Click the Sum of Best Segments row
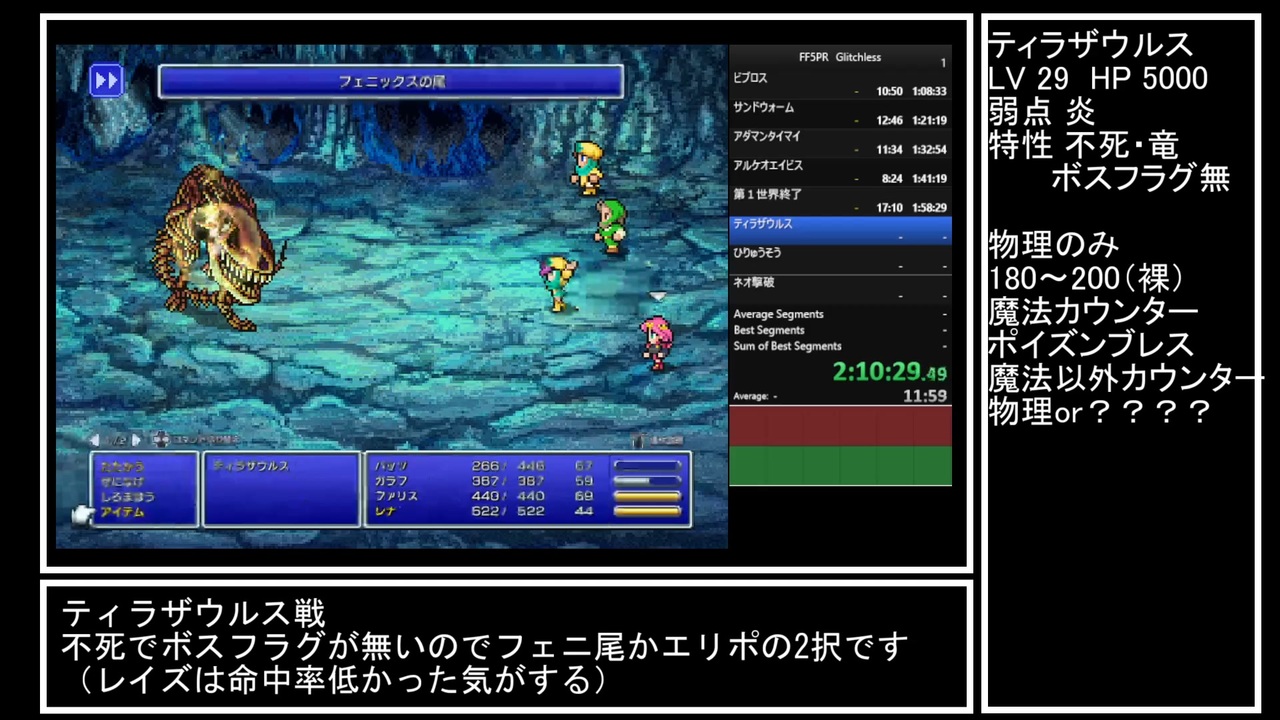The image size is (1280, 720). [787, 346]
